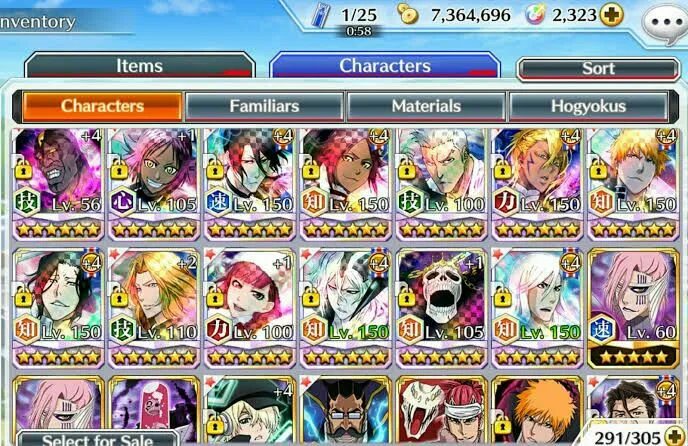Pick the Lv. 105 skull-faced character card
This screenshot has width=688, height=446.
[x=443, y=305]
